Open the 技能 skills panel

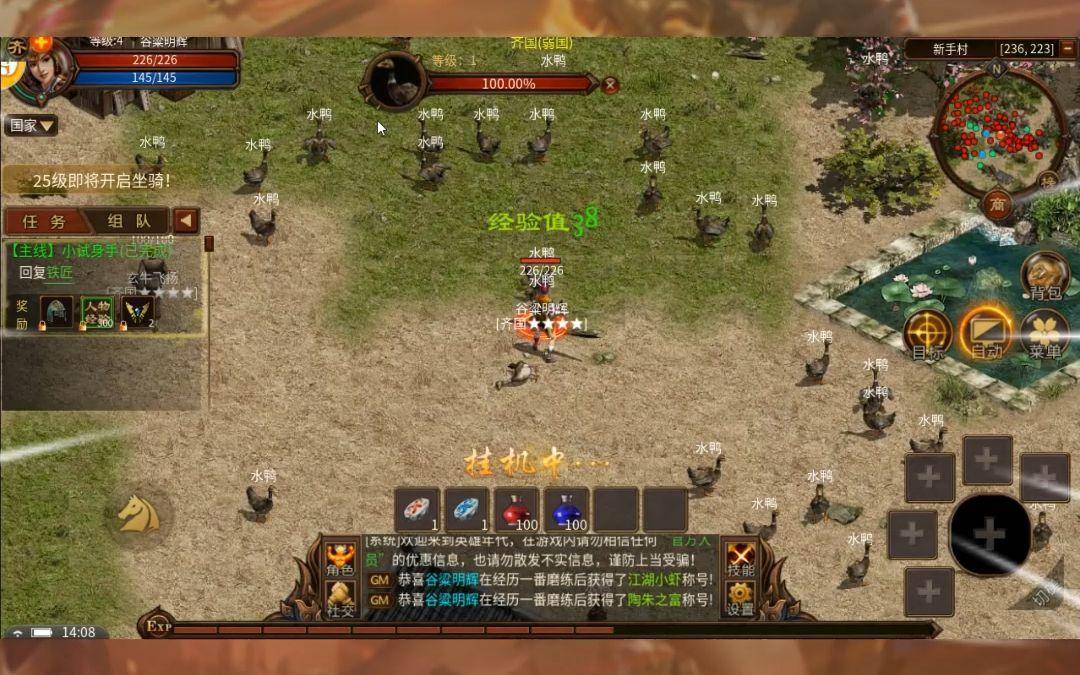click(x=741, y=559)
